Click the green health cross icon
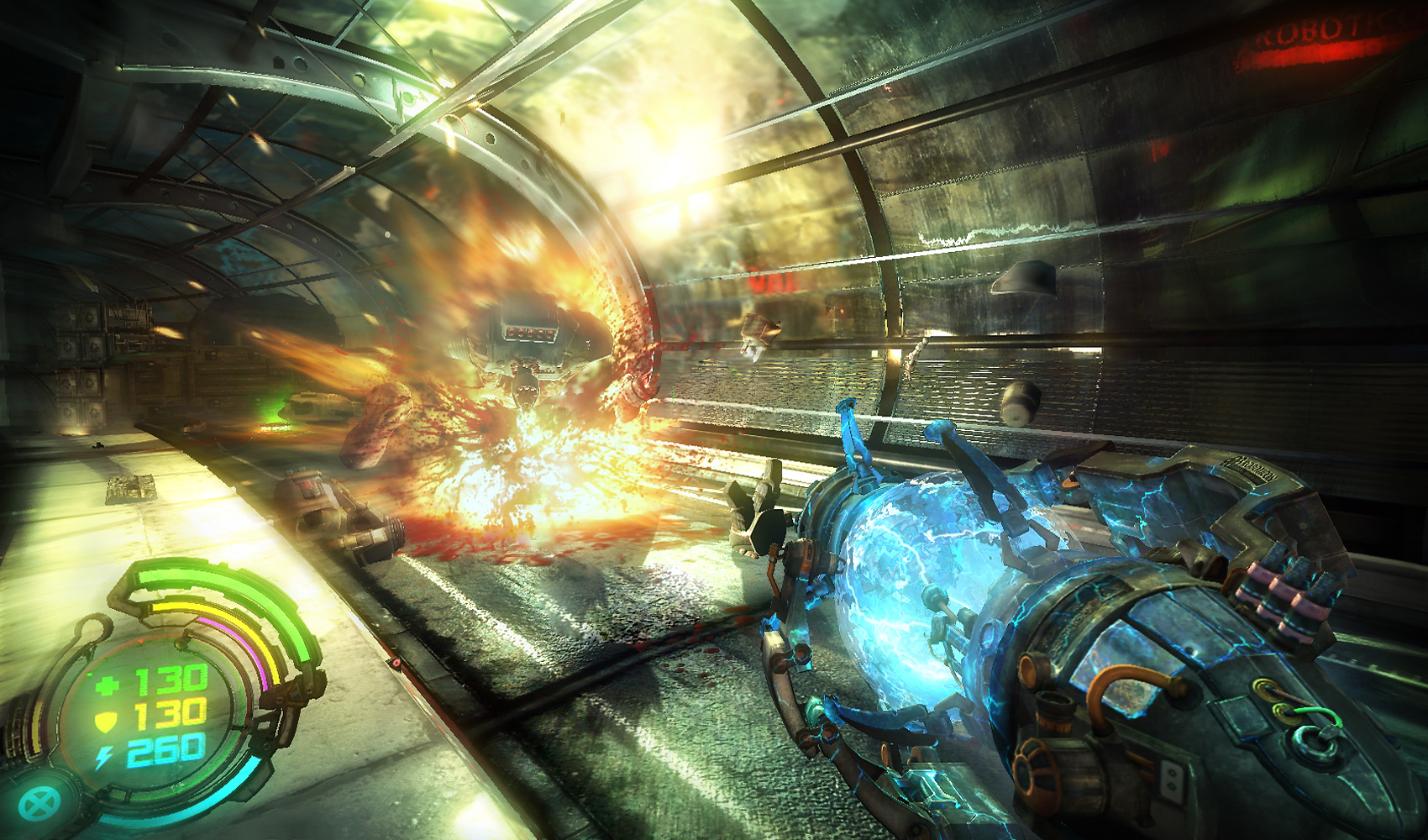Viewport: 1428px width, 840px height. click(109, 683)
